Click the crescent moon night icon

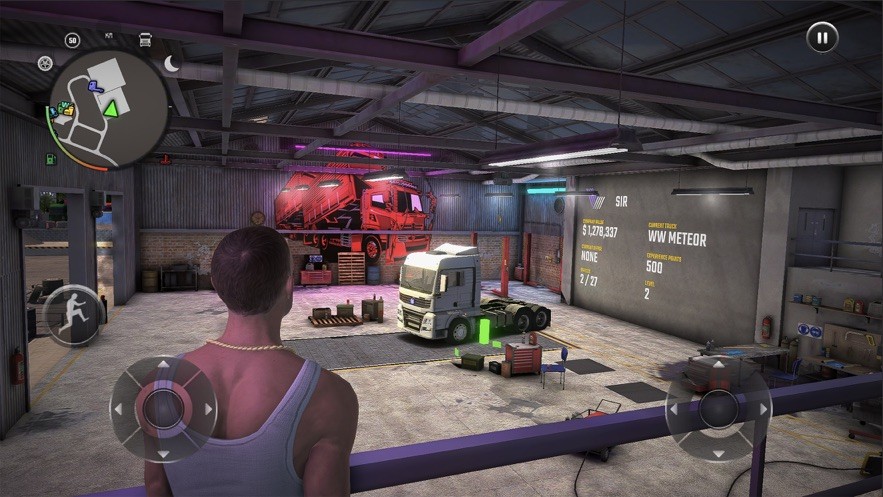pyautogui.click(x=172, y=64)
